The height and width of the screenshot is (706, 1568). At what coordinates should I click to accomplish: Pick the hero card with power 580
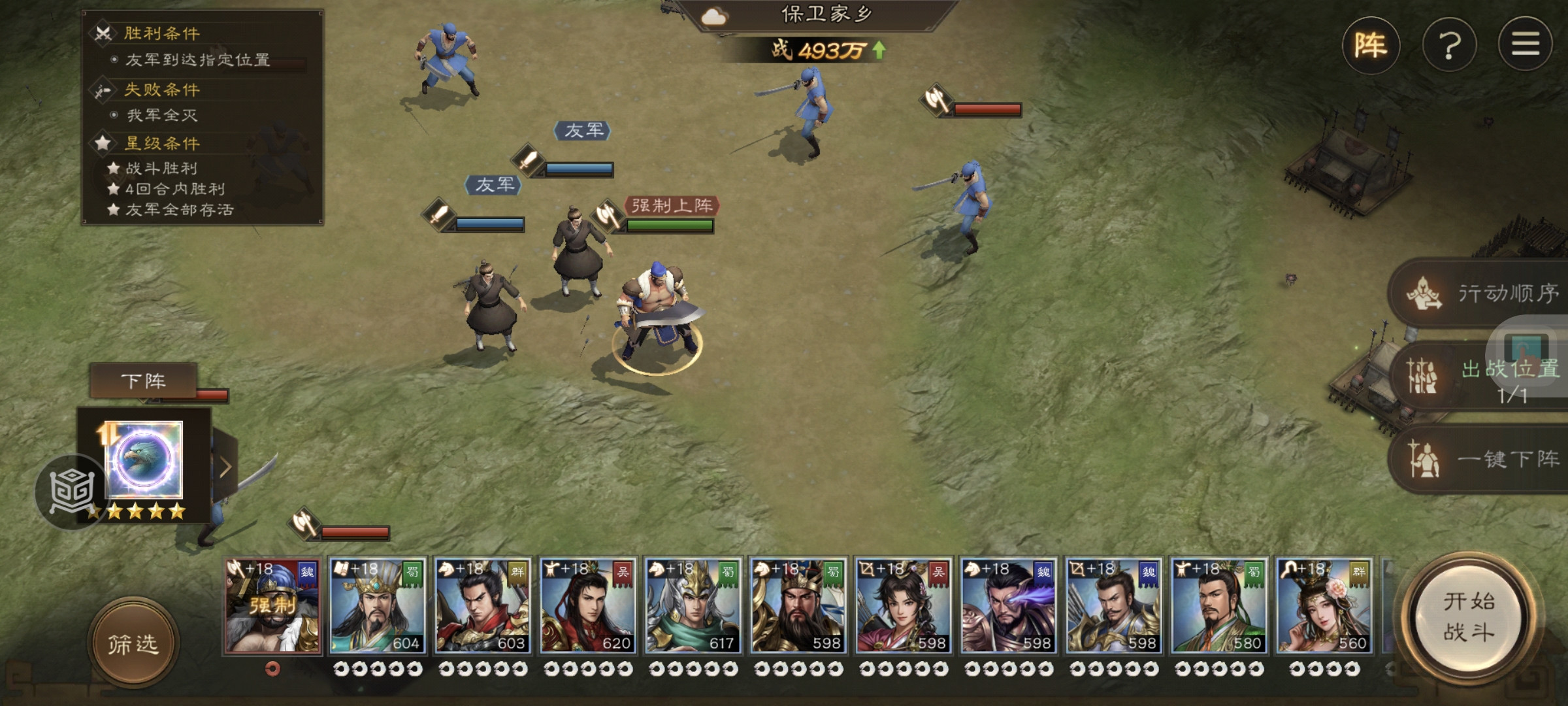point(1219,605)
